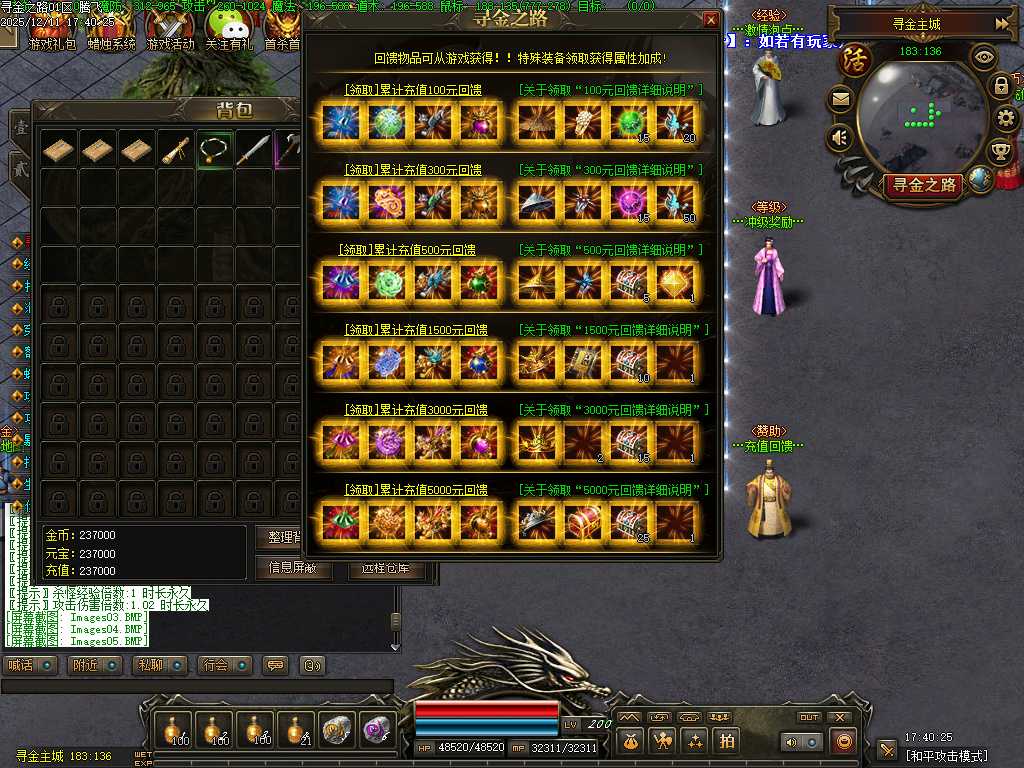Image resolution: width=1024 pixels, height=768 pixels.
Task: Open the mail envelope icon by the minimap
Action: (839, 99)
